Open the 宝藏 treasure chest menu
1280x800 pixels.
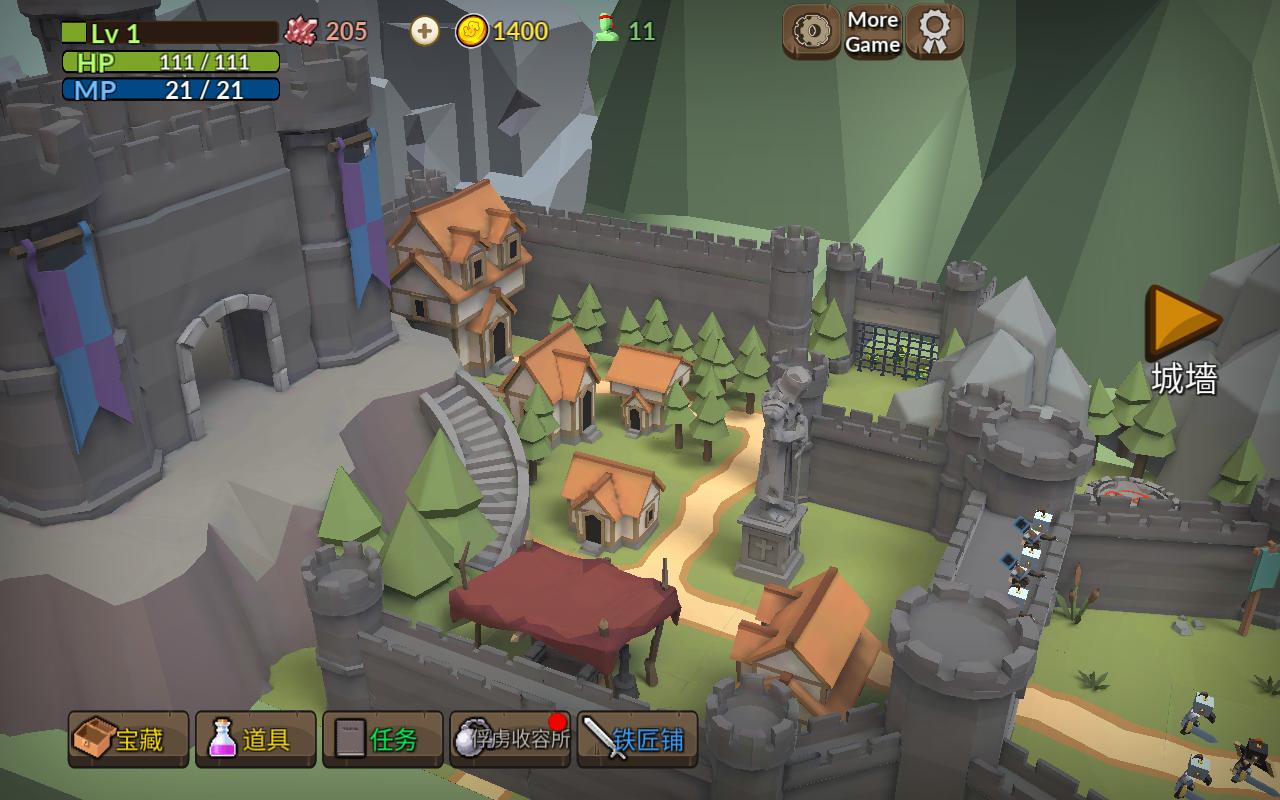coord(128,740)
